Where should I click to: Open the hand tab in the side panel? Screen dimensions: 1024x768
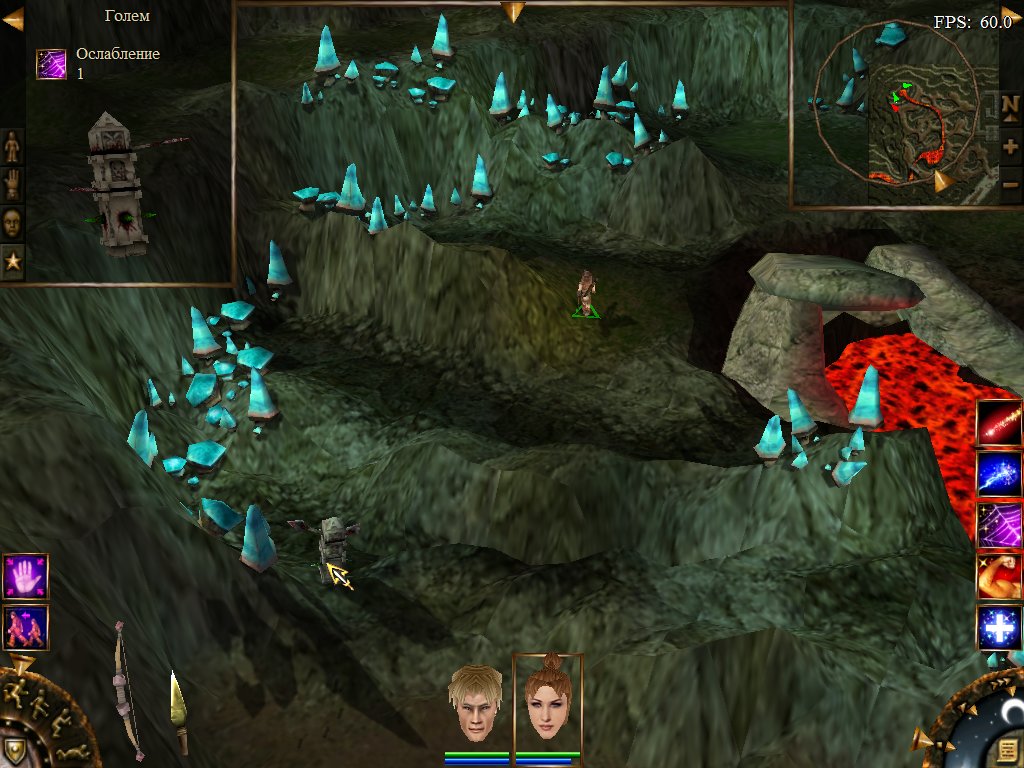(x=12, y=184)
